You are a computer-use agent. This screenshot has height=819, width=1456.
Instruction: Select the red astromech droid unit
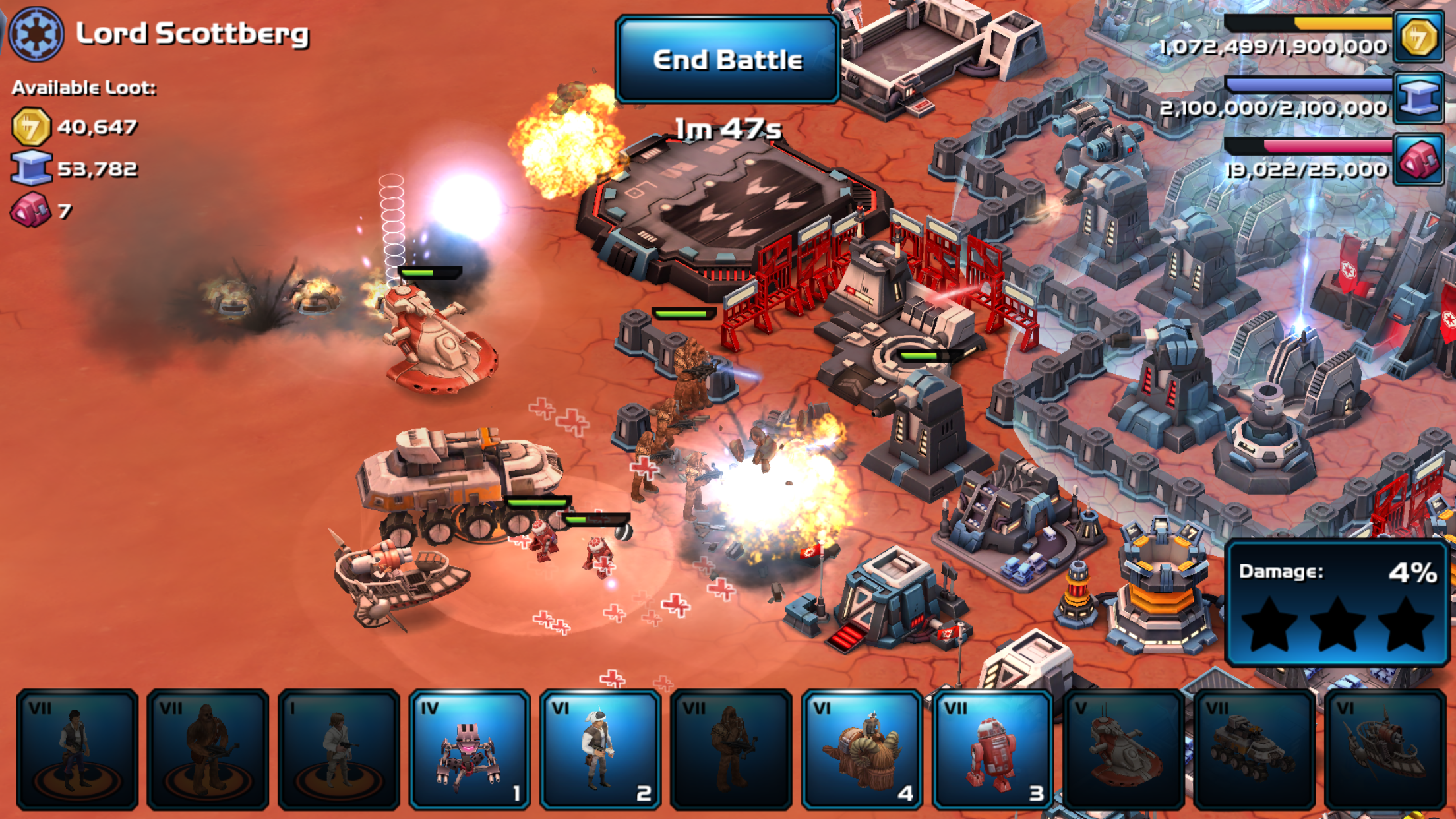pyautogui.click(x=992, y=749)
